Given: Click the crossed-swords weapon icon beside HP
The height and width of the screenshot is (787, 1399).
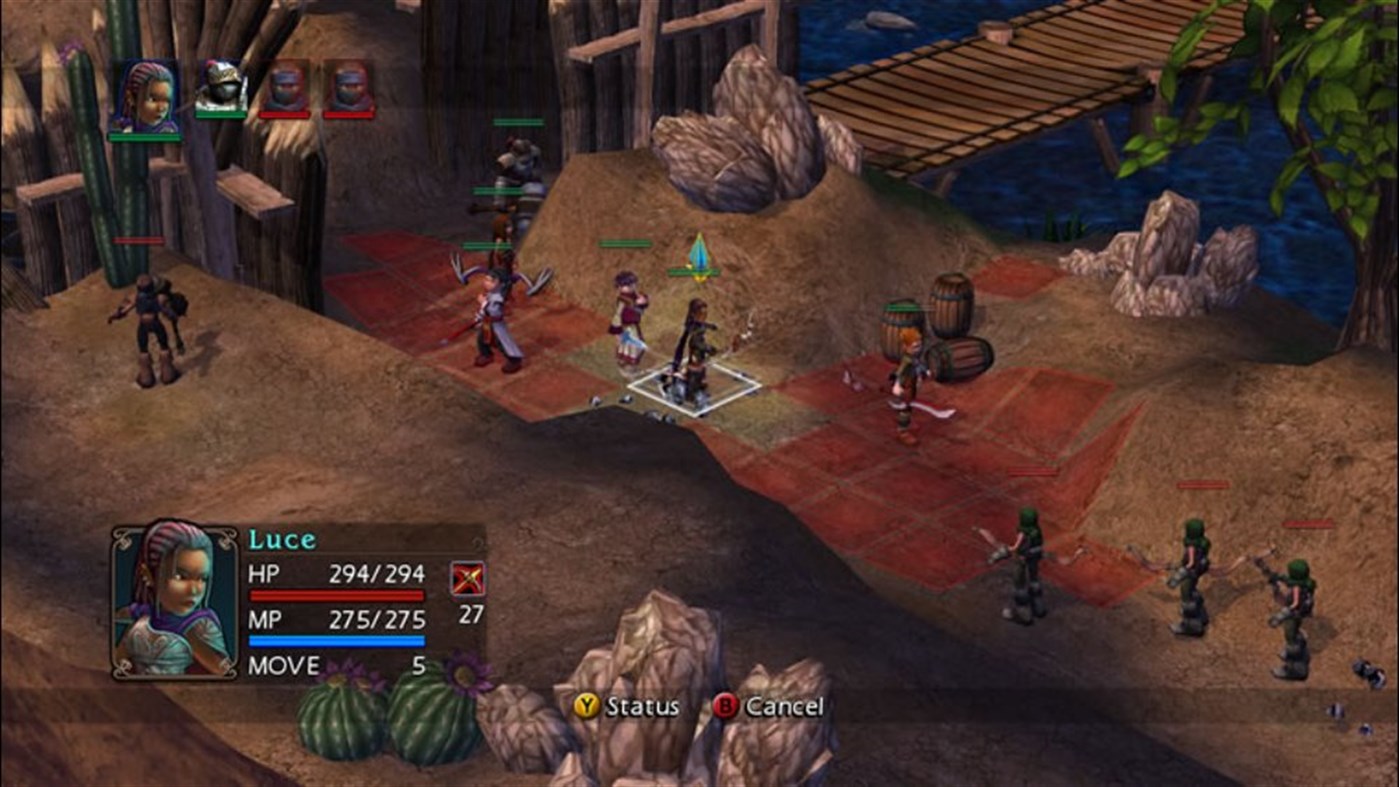Looking at the screenshot, I should click(x=467, y=579).
